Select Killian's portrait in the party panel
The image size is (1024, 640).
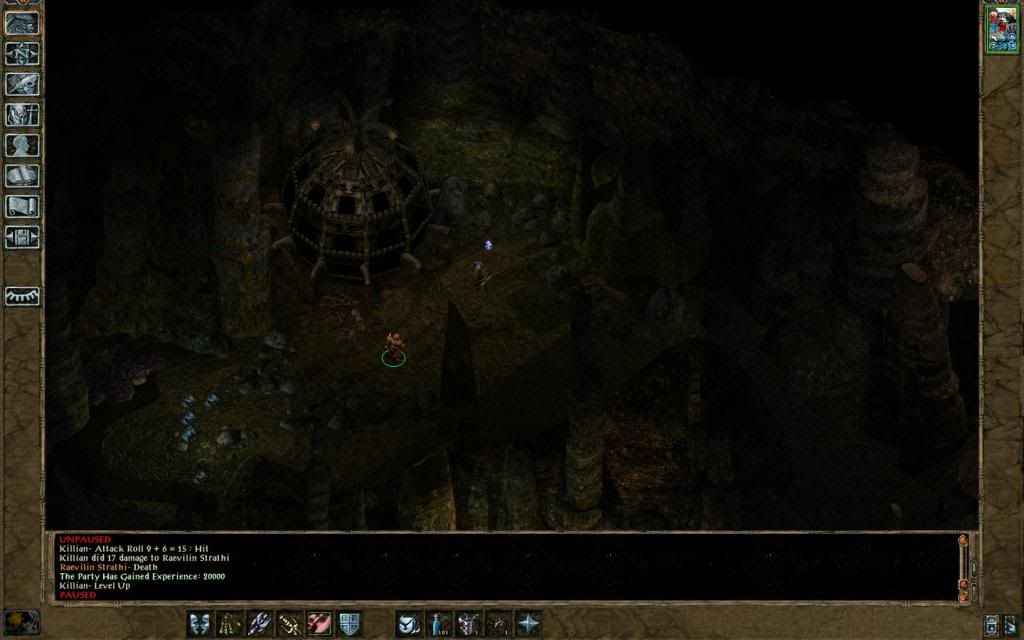1001,28
